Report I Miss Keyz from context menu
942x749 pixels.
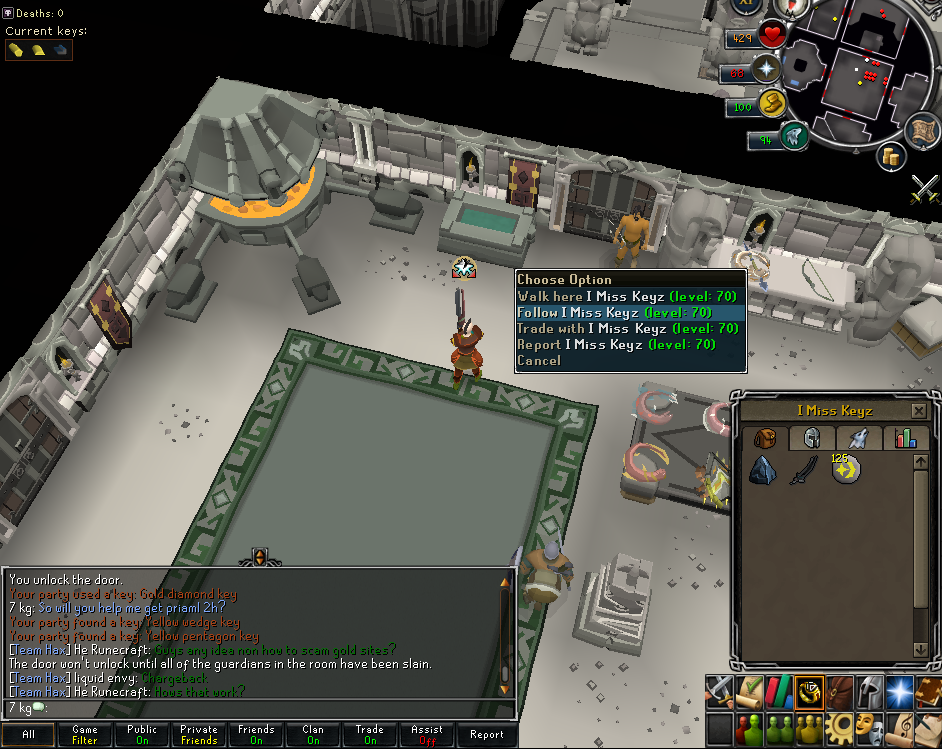tap(616, 345)
